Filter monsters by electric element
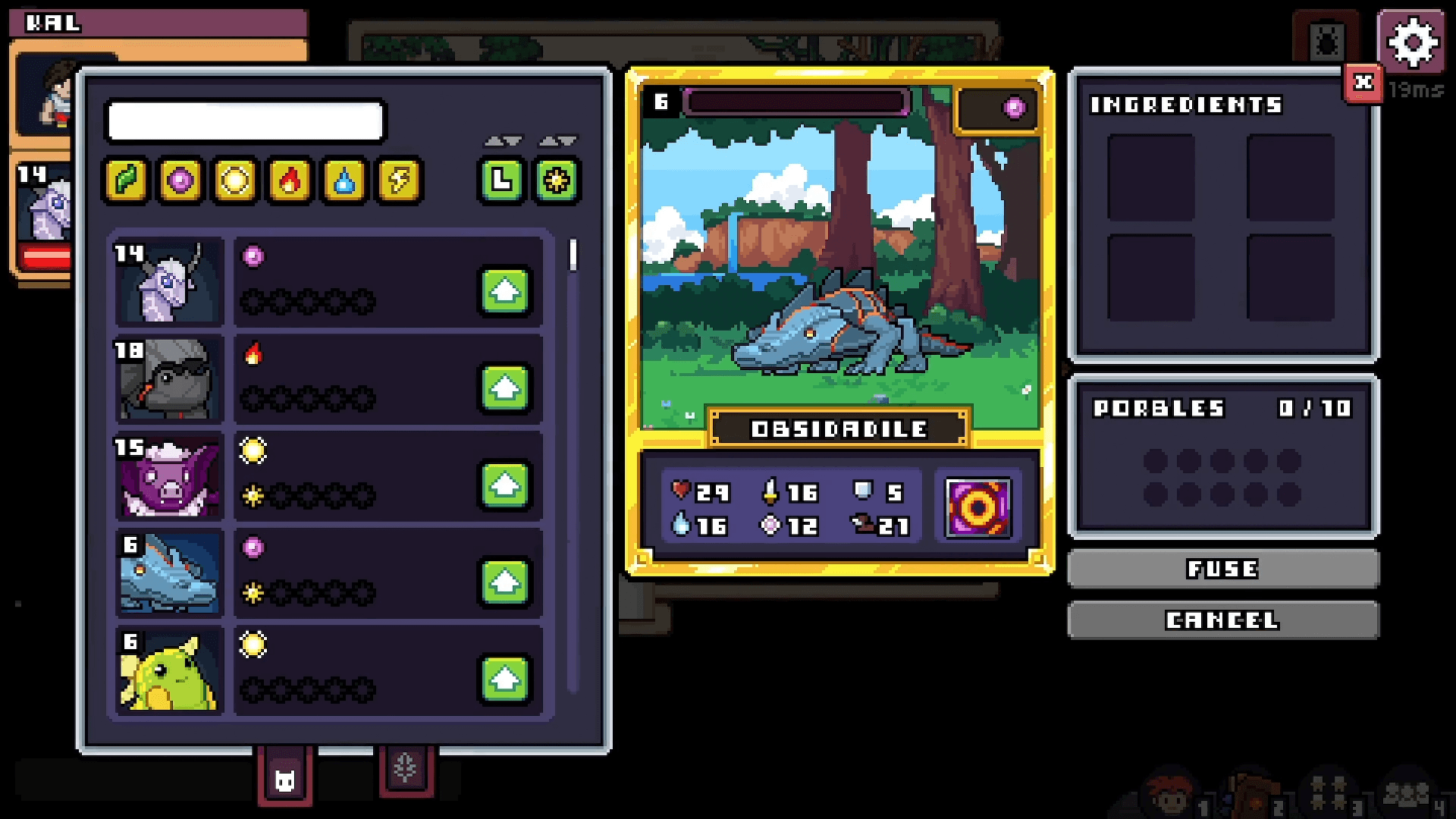 (397, 180)
